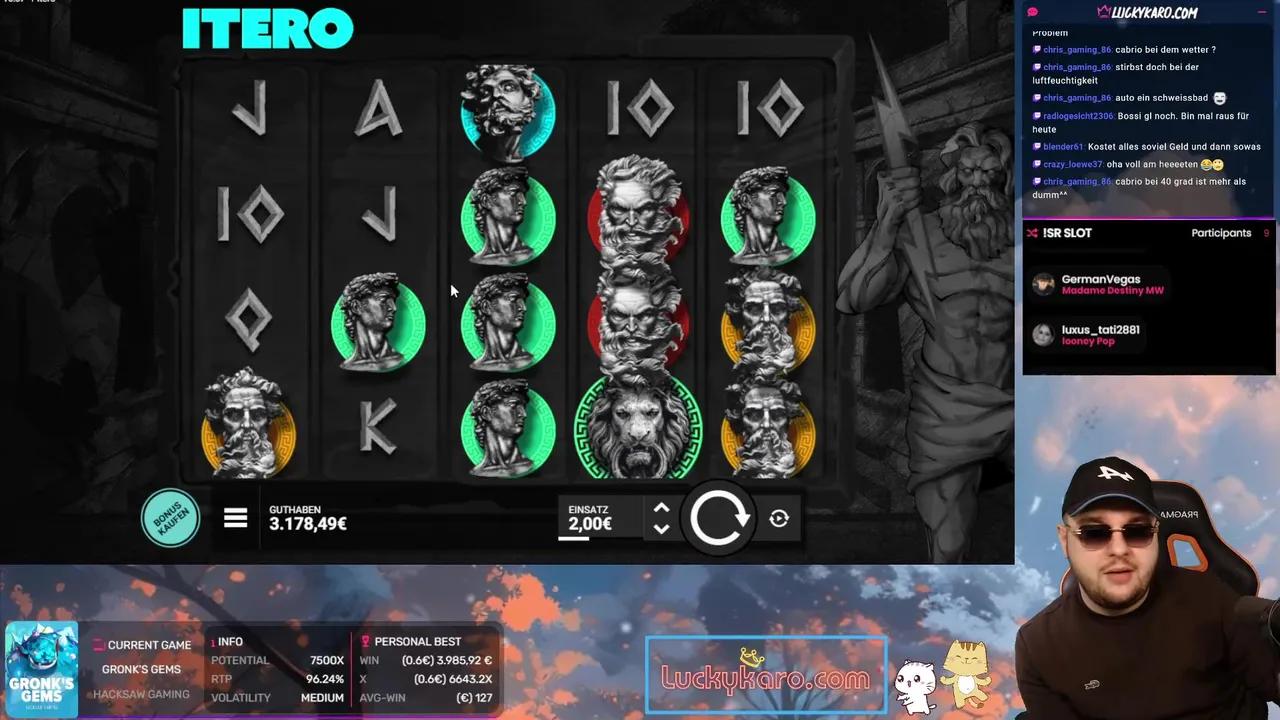Click the LuckyKaro crown logo
1280x720 pixels.
point(1106,12)
